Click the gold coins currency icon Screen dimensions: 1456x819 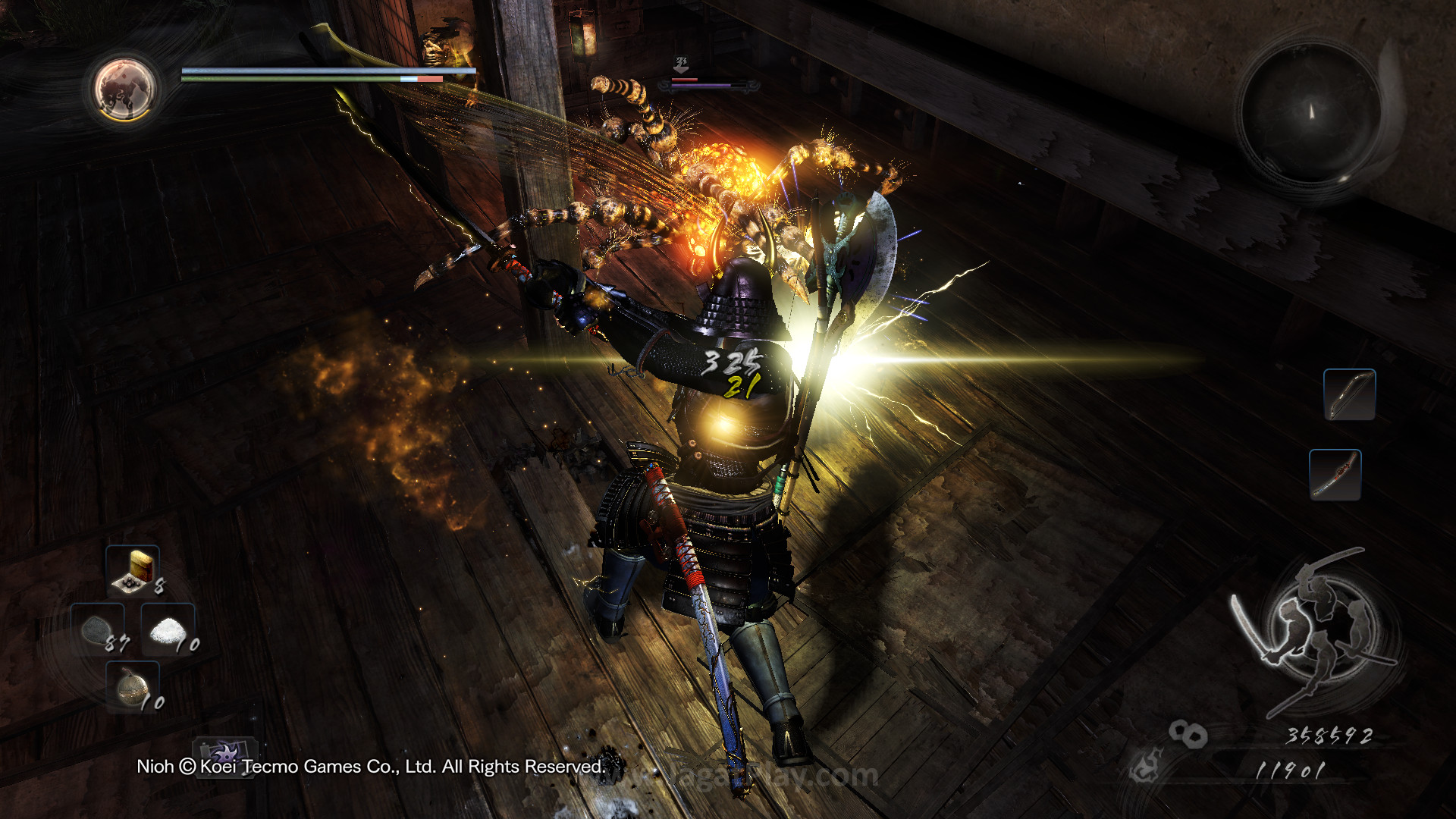1187,733
